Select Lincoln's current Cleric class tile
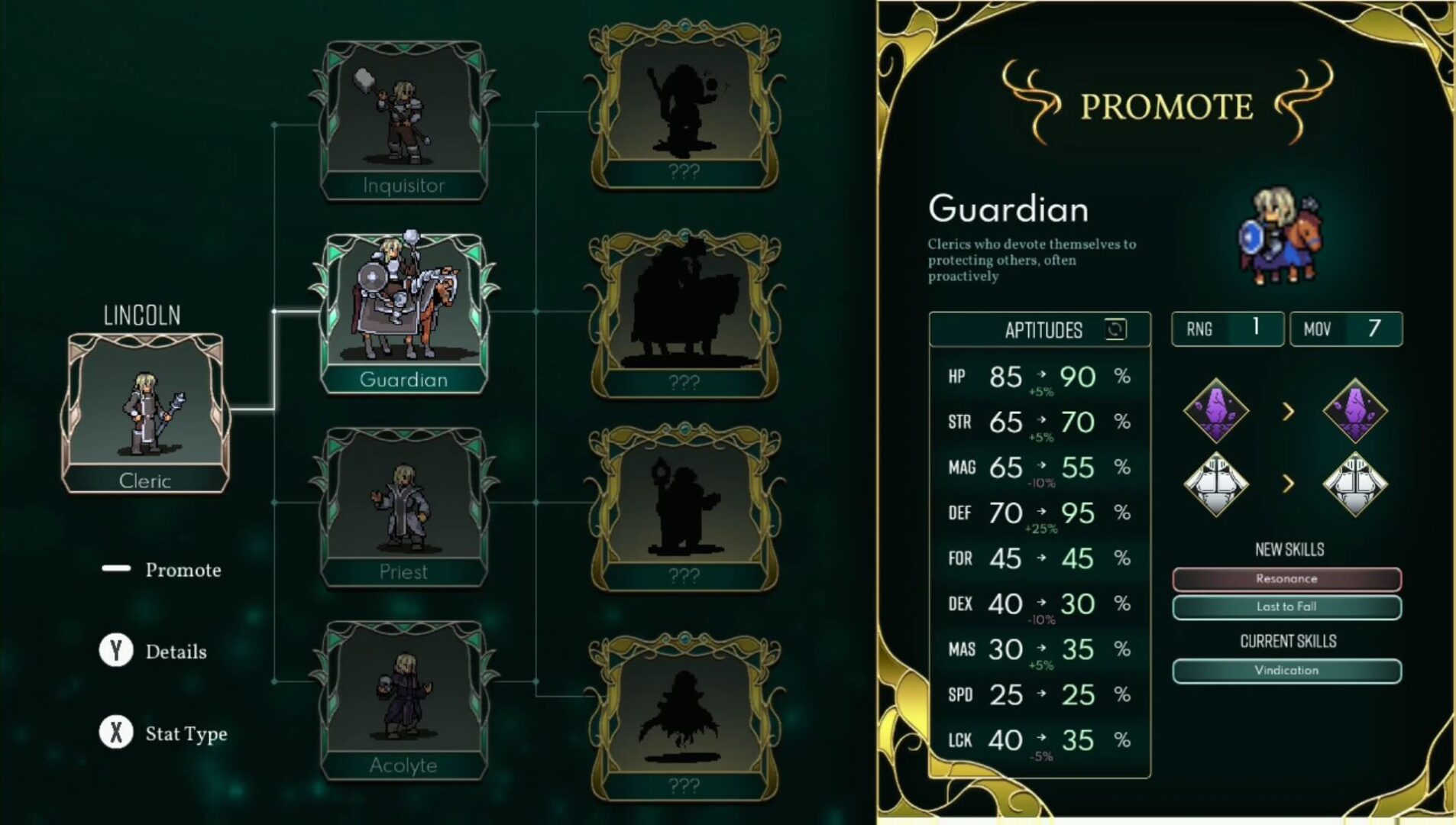 tap(145, 412)
